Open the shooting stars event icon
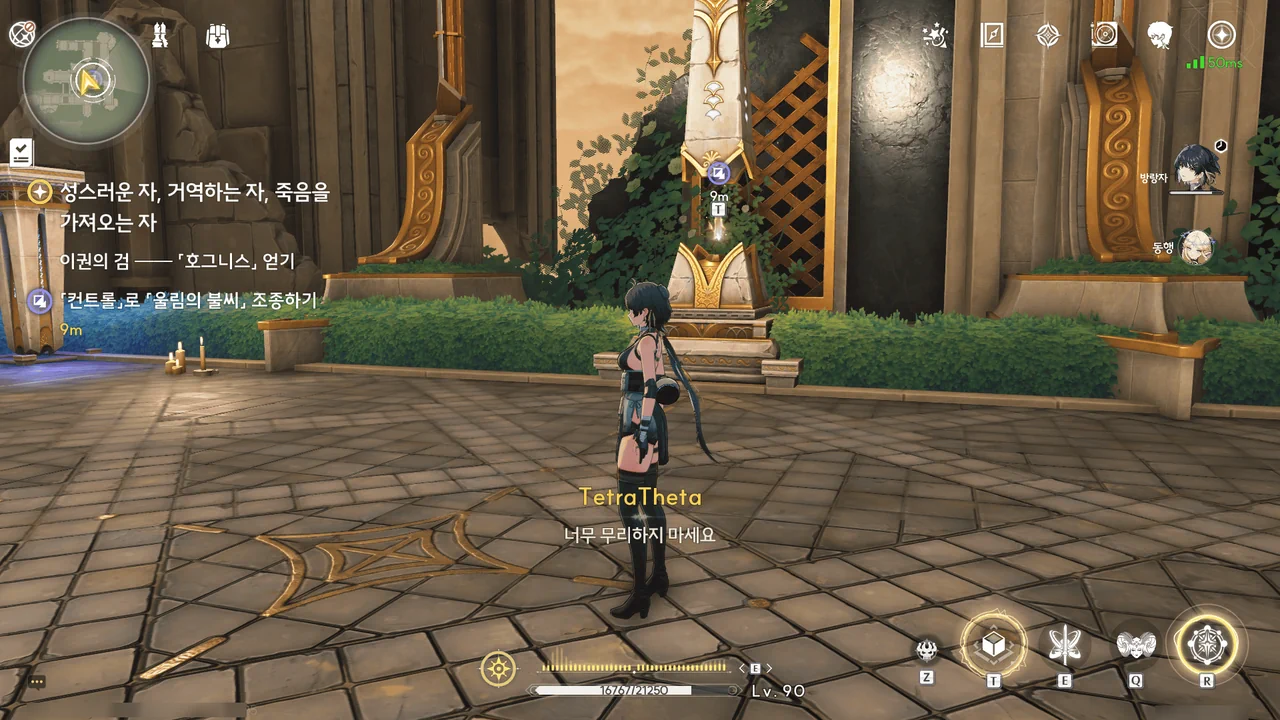The image size is (1280, 720). [x=936, y=36]
